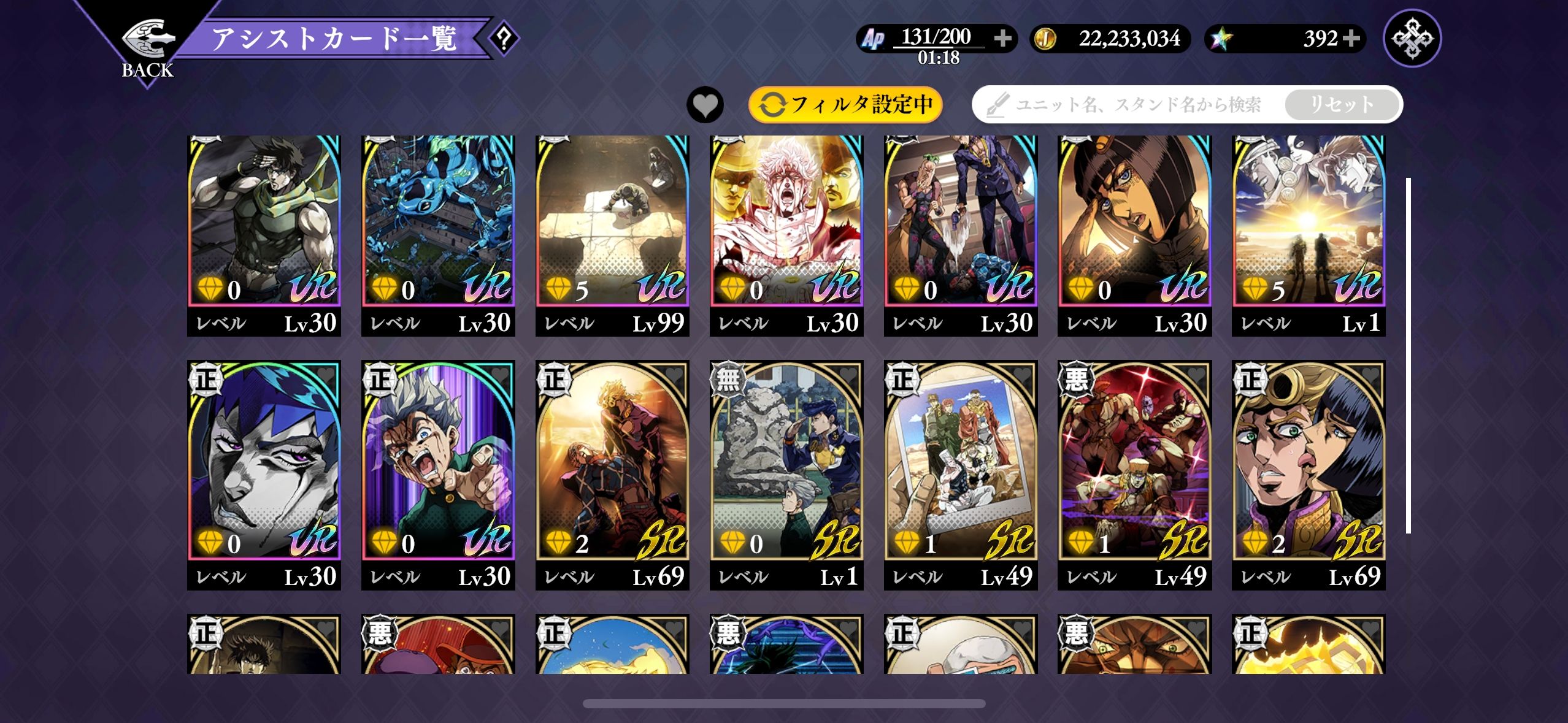Viewport: 1568px width, 723px height.
Task: Reset the search with リセット
Action: point(1341,105)
